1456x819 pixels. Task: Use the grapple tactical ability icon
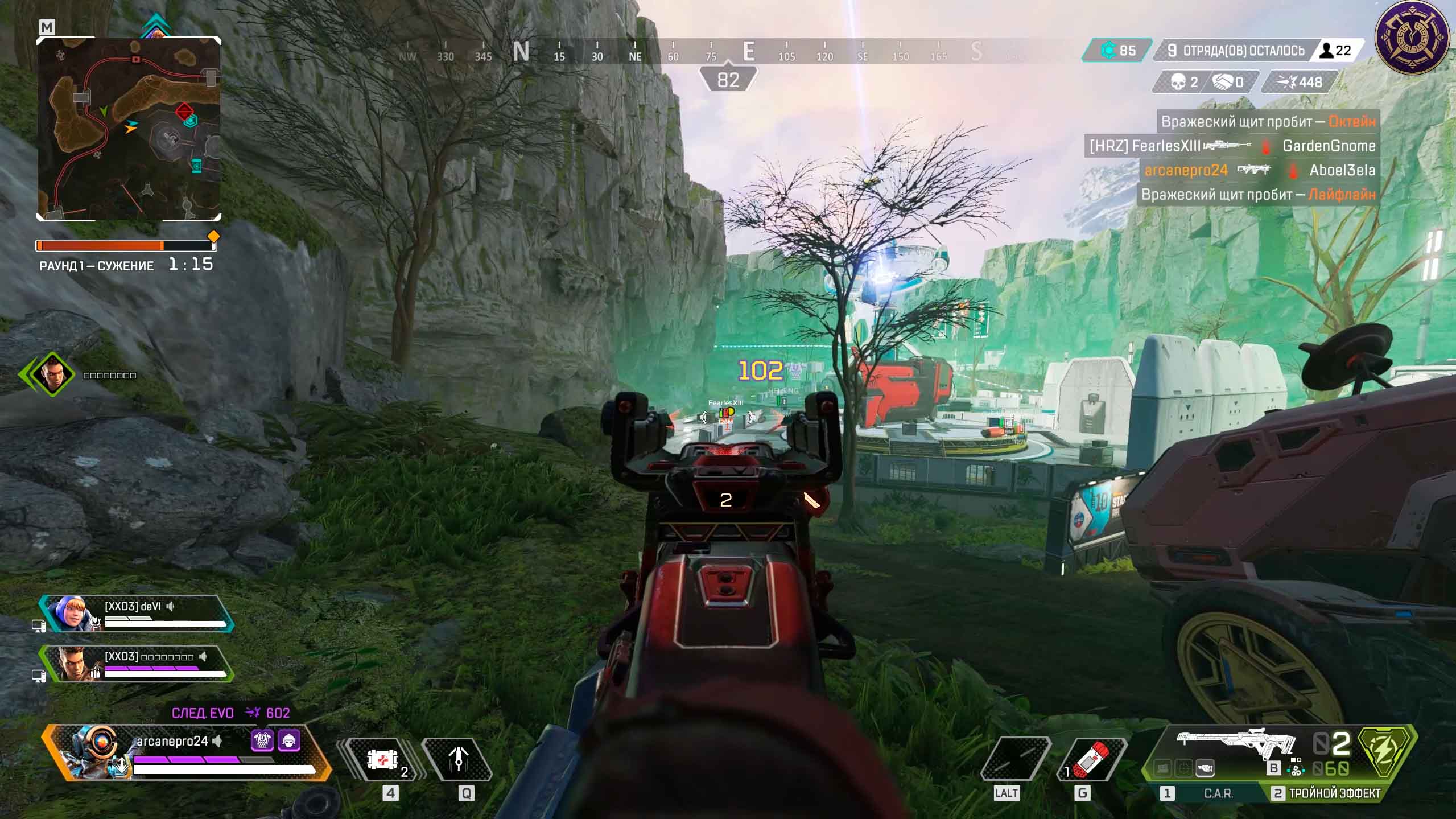[x=459, y=759]
